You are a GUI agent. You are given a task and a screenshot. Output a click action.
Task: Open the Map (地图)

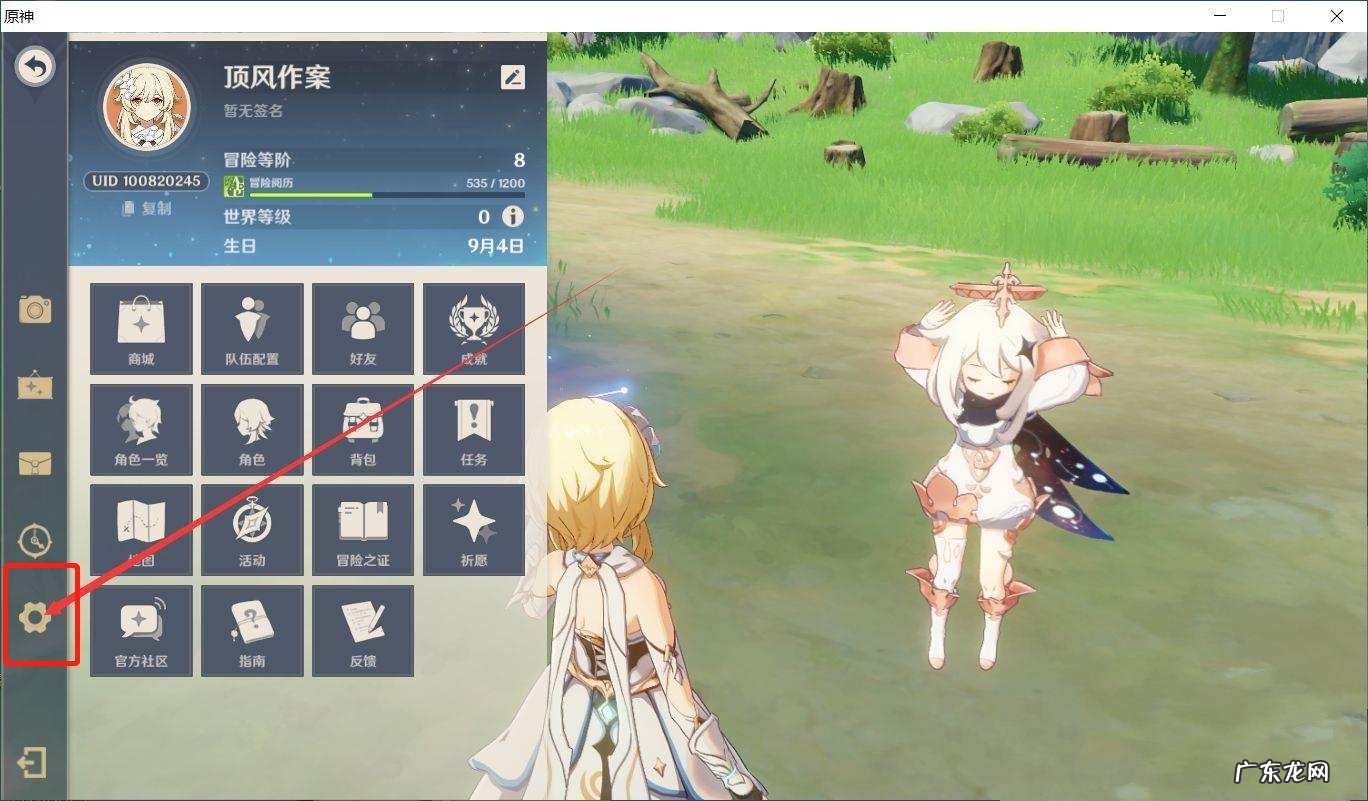click(x=140, y=529)
